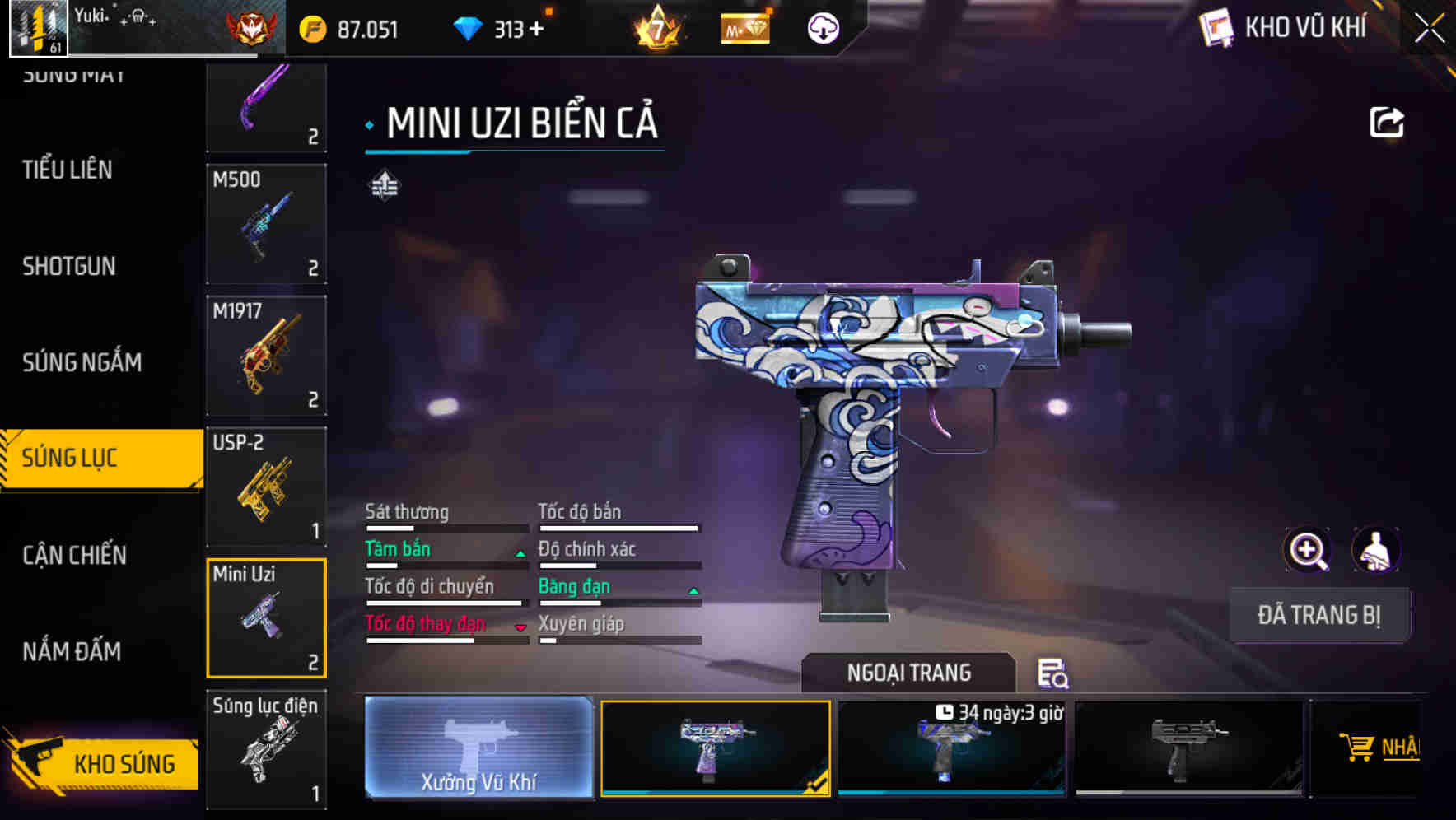Screen dimensions: 1456x820
Task: Add more diamonds with plus button
Action: pyautogui.click(x=537, y=29)
